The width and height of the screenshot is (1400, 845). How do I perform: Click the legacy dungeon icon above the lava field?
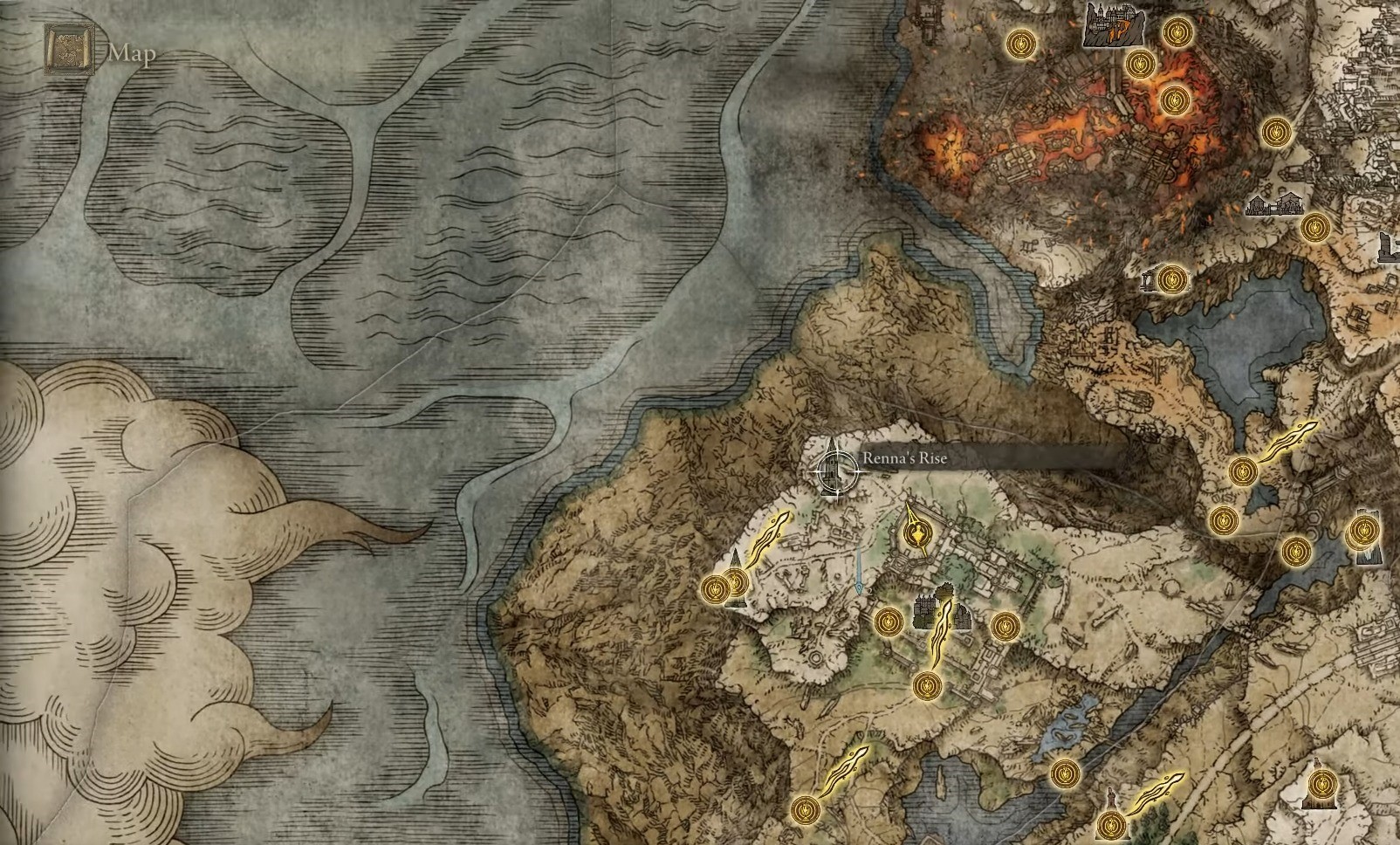coord(1115,26)
